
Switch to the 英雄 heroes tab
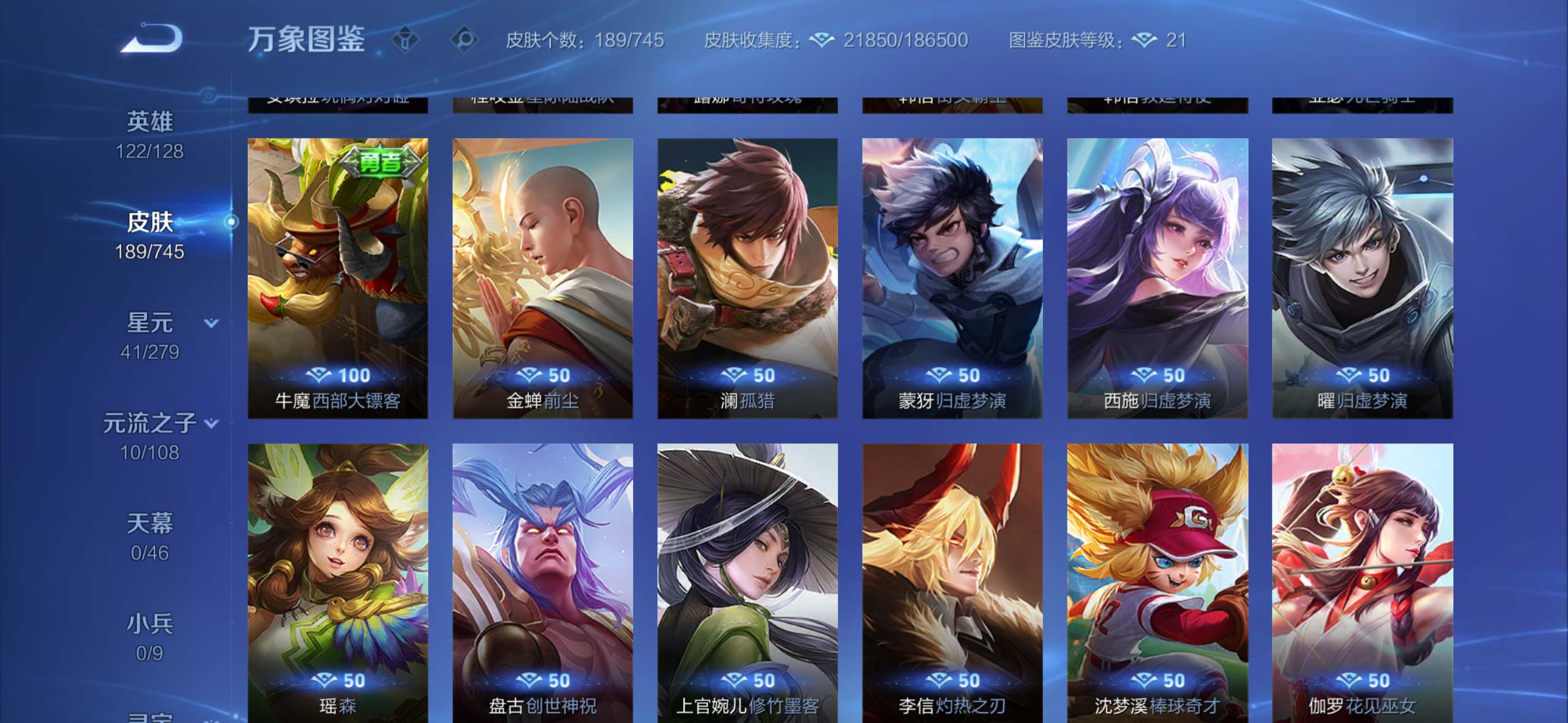coord(150,134)
